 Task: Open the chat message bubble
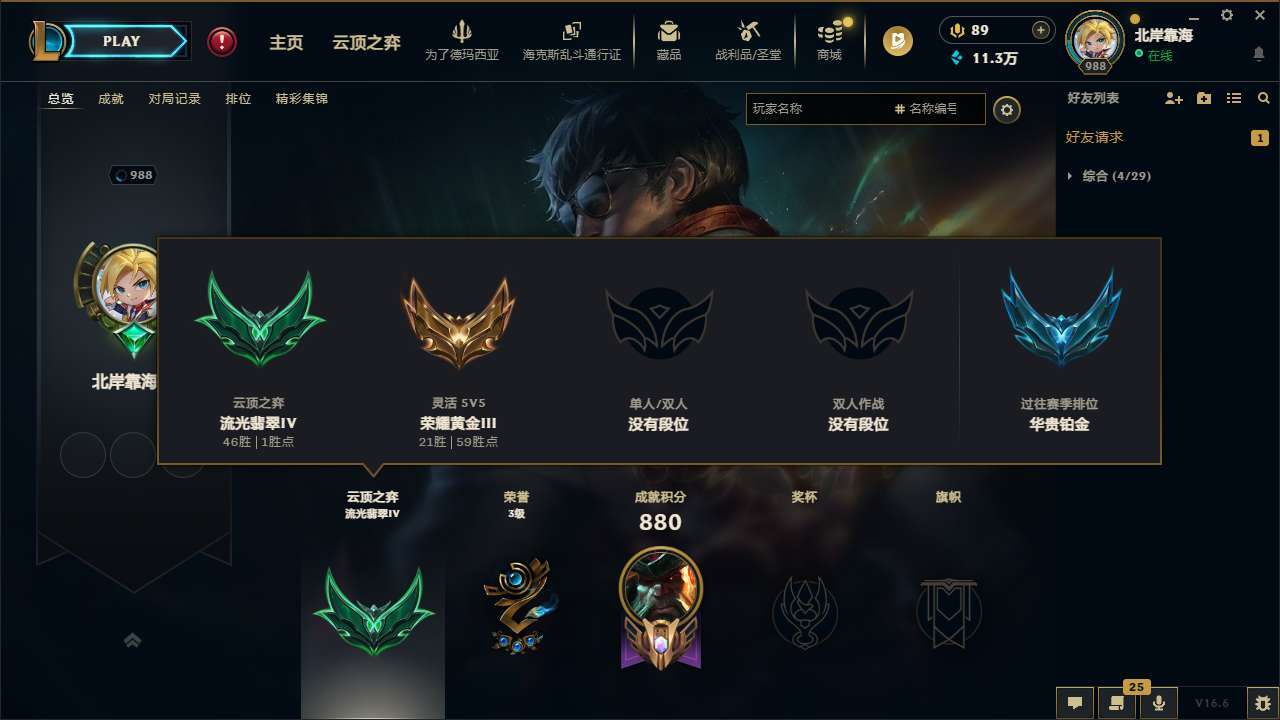tap(1074, 703)
